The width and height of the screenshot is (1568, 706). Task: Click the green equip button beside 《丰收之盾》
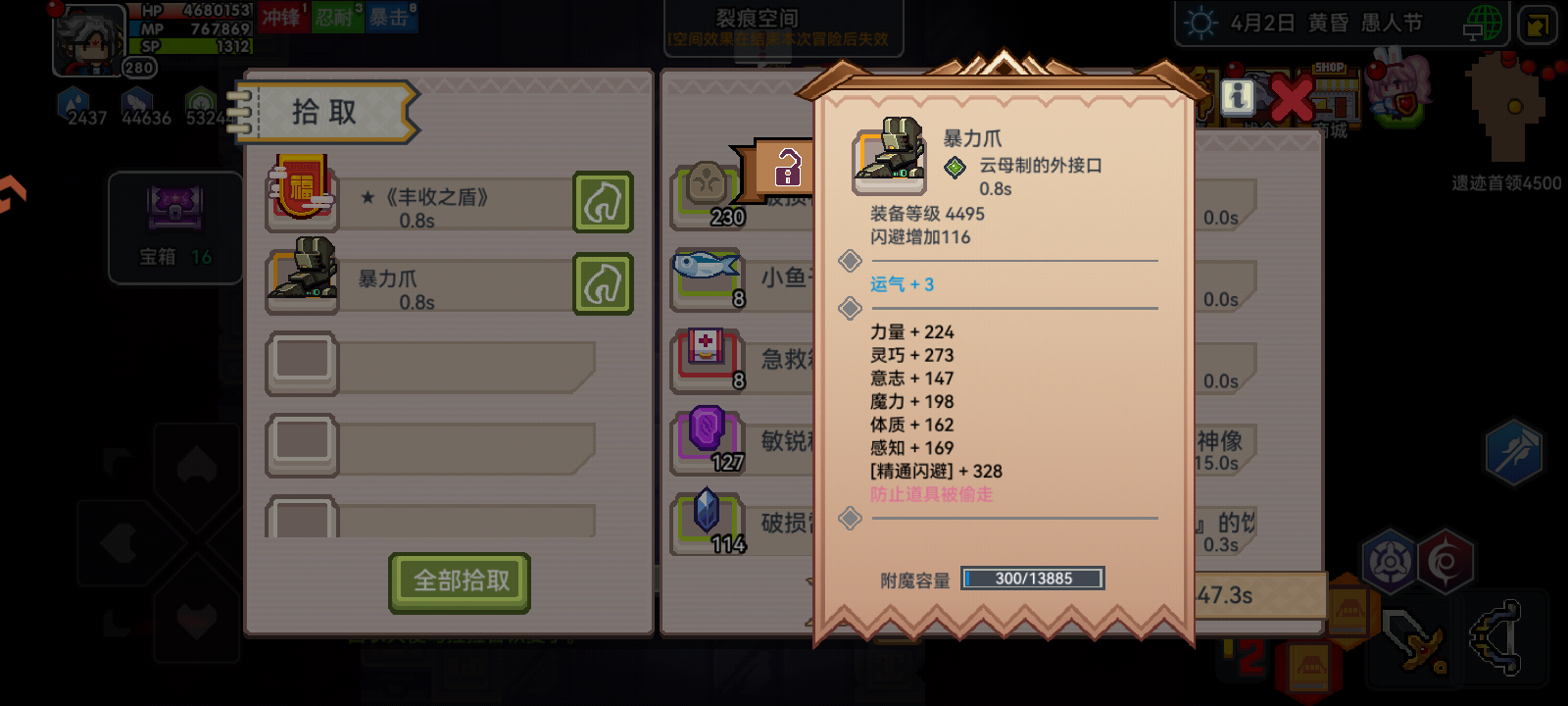click(x=601, y=203)
